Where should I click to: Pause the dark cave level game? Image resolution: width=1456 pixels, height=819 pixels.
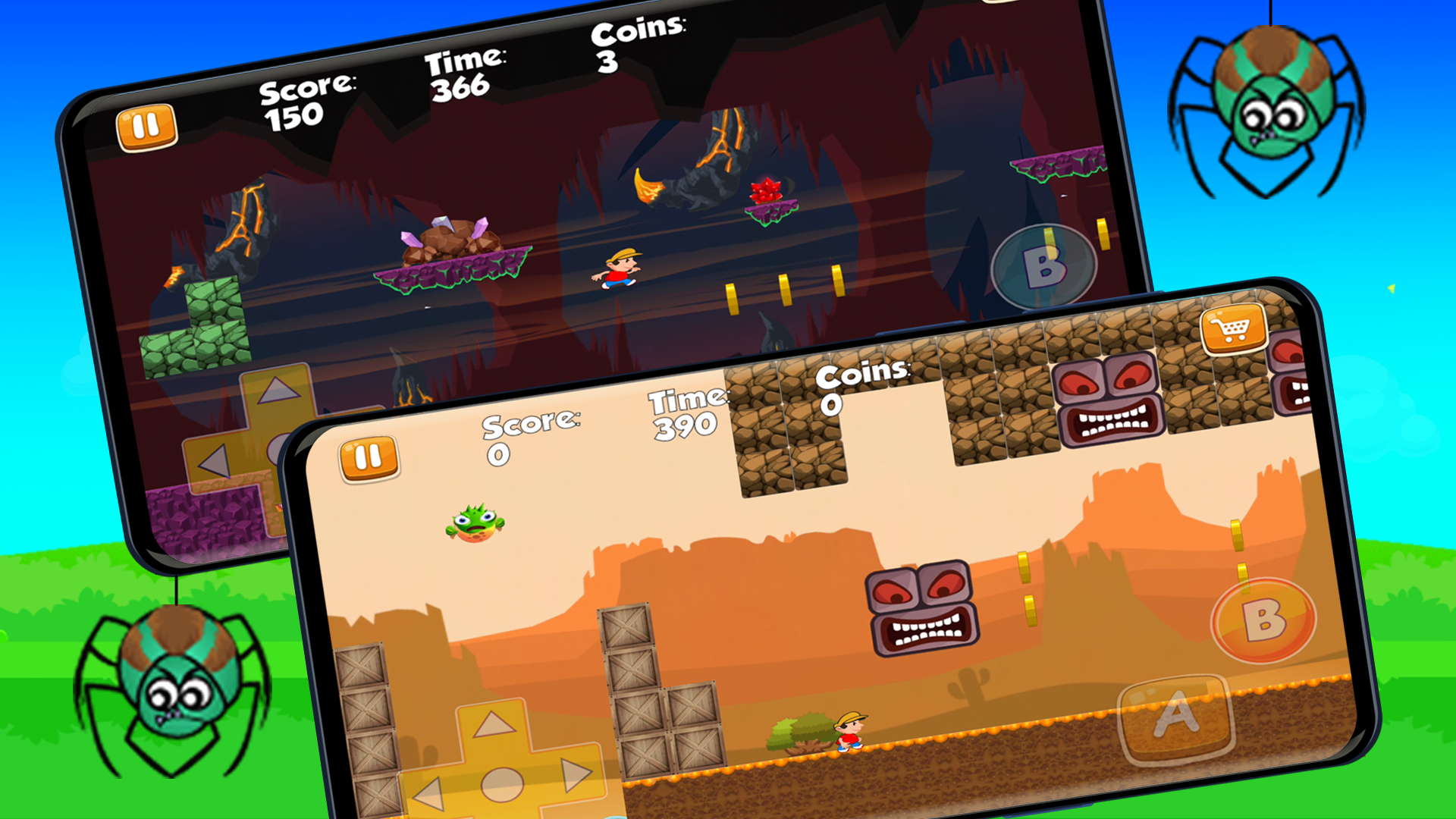point(146,127)
